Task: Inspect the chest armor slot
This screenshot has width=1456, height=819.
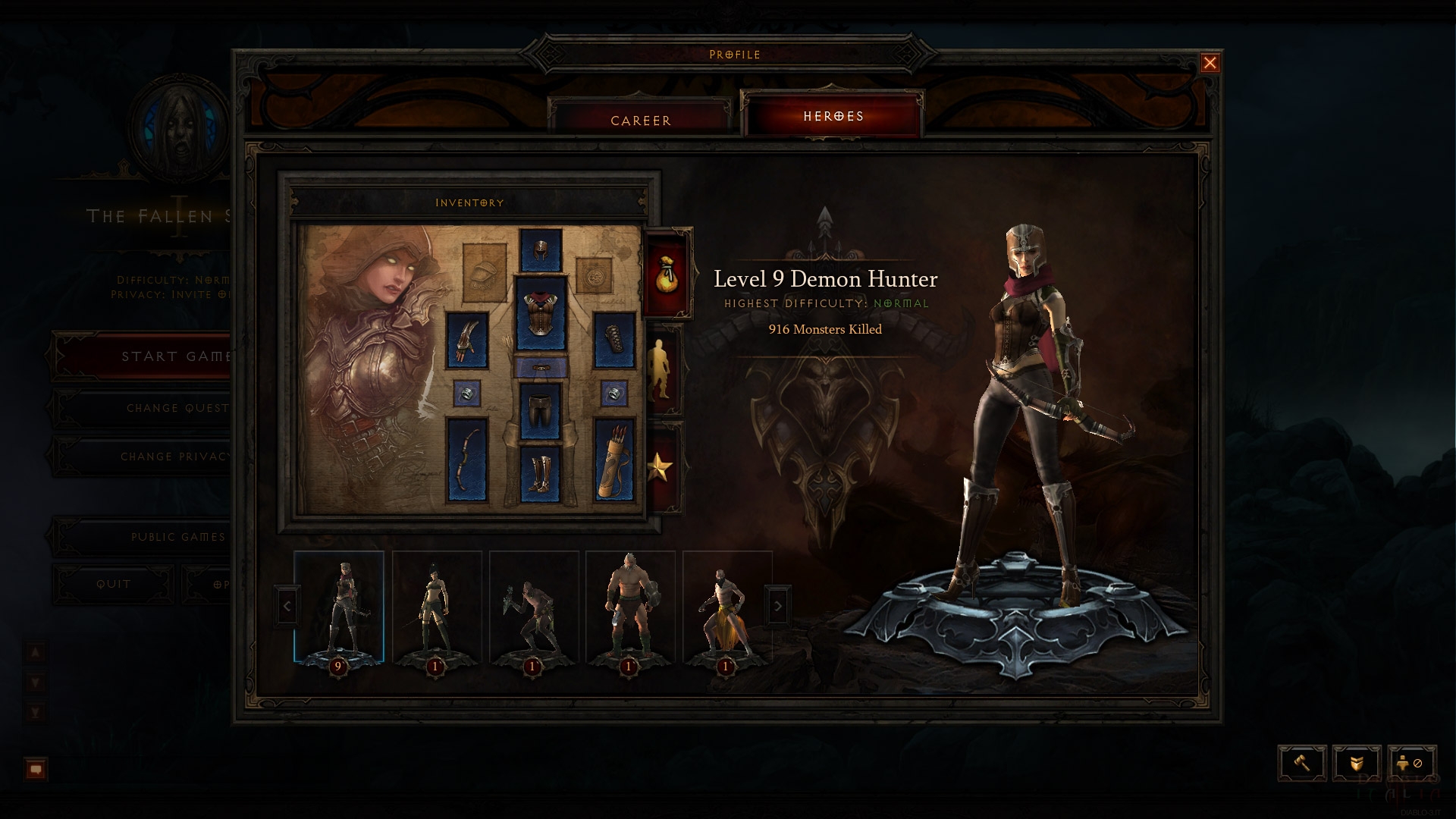Action: (540, 313)
